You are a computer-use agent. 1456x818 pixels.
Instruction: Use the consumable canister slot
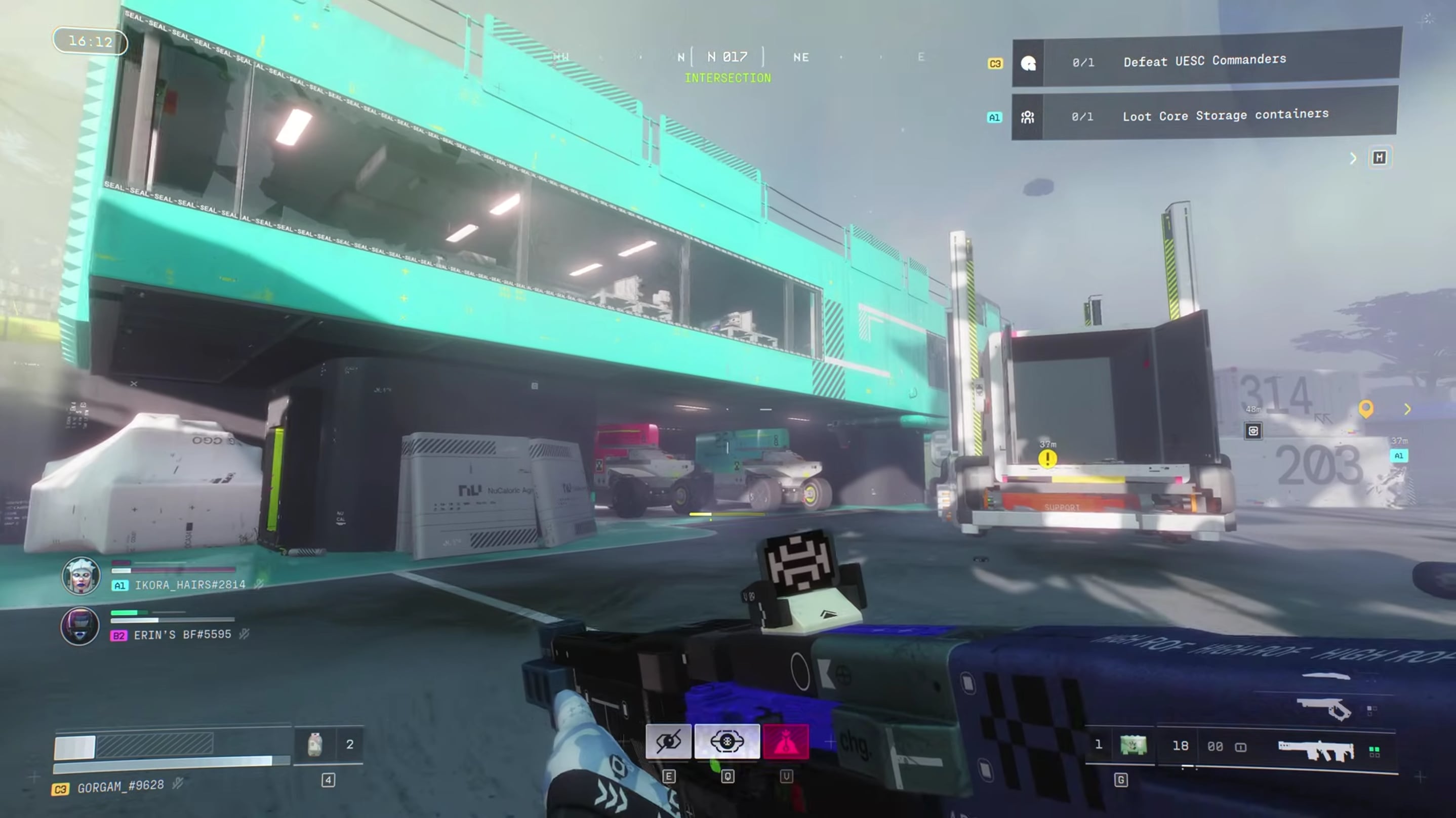315,745
